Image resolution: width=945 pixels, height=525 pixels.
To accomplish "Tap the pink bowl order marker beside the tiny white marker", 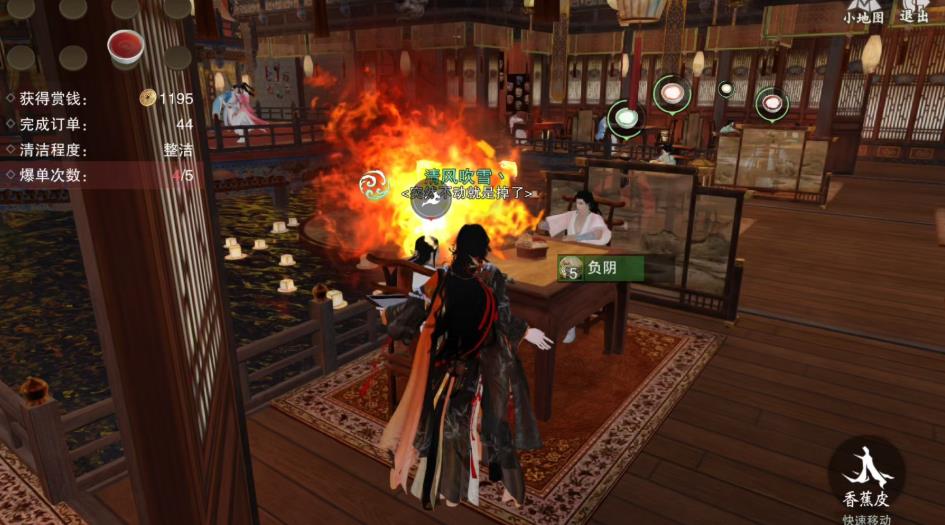I will (672, 95).
